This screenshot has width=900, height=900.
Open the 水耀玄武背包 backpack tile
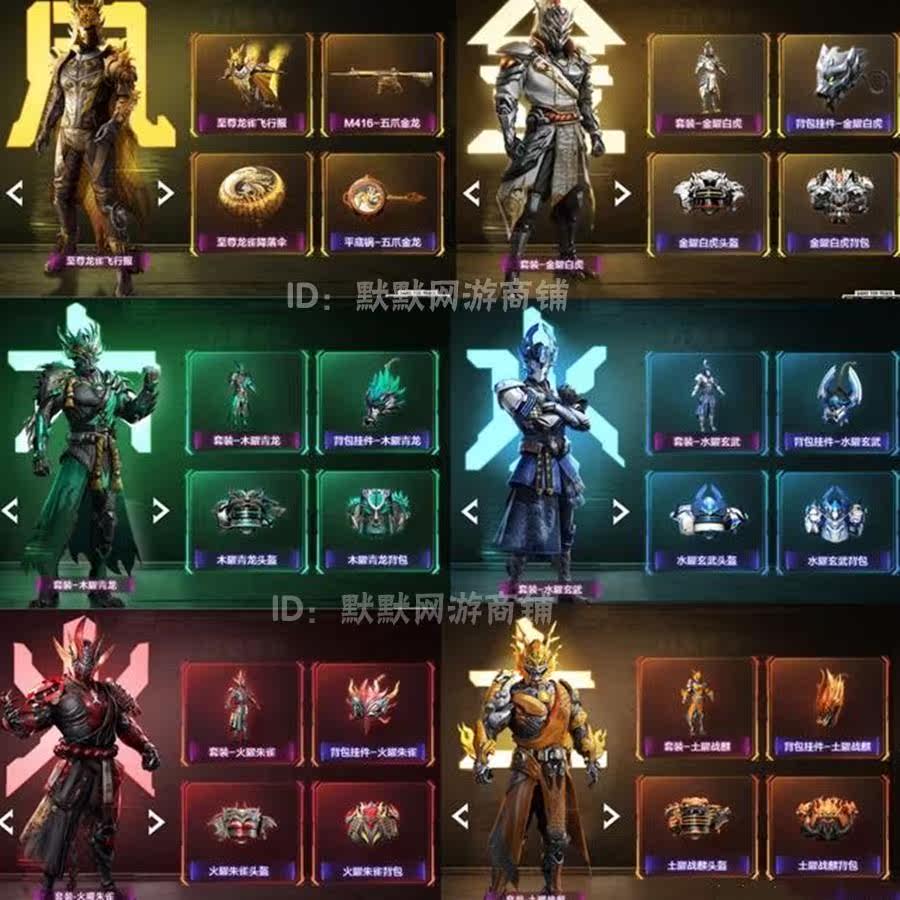pos(836,520)
